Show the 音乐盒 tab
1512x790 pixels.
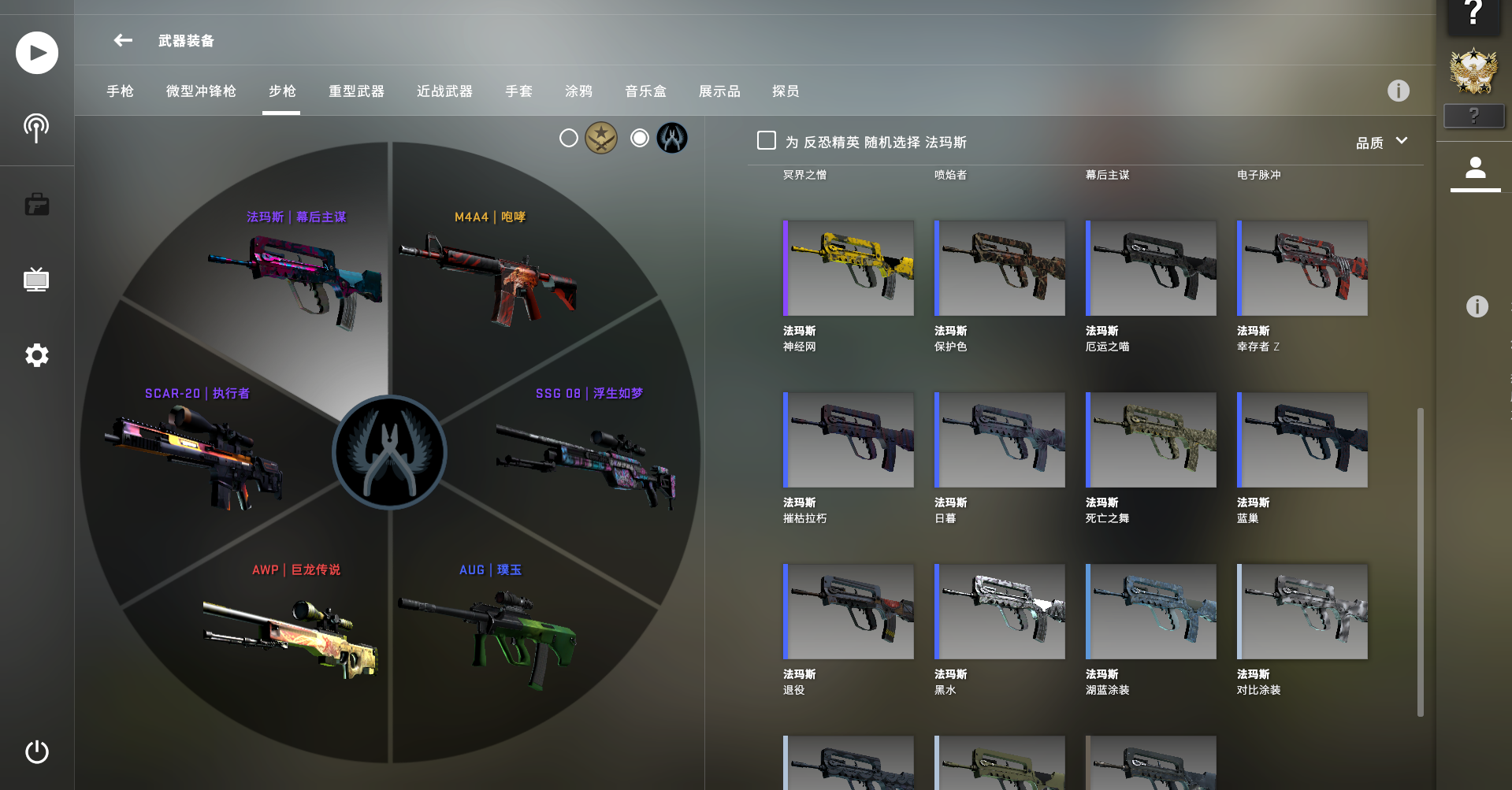[645, 91]
